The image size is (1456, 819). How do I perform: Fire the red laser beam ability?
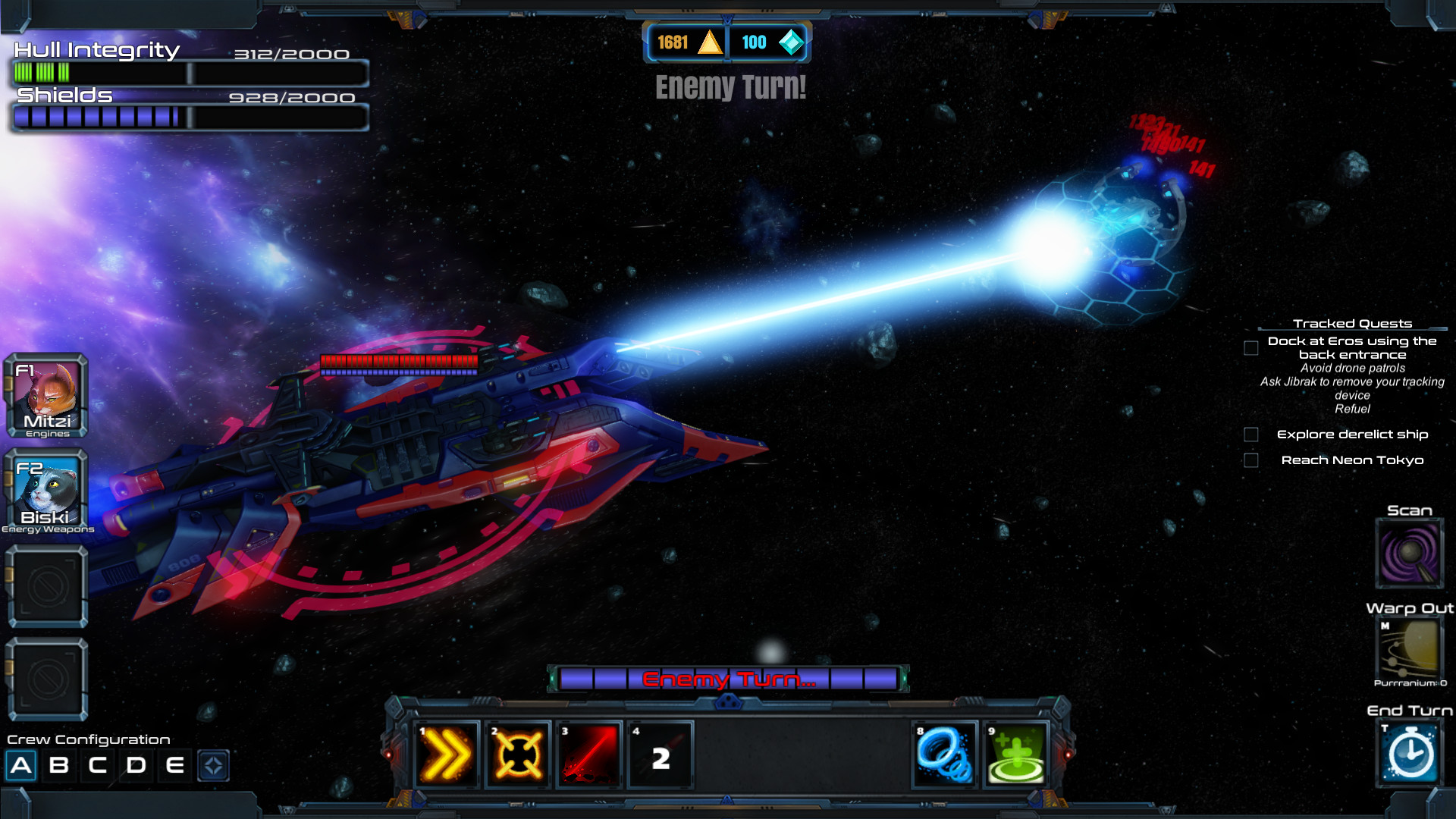(588, 755)
